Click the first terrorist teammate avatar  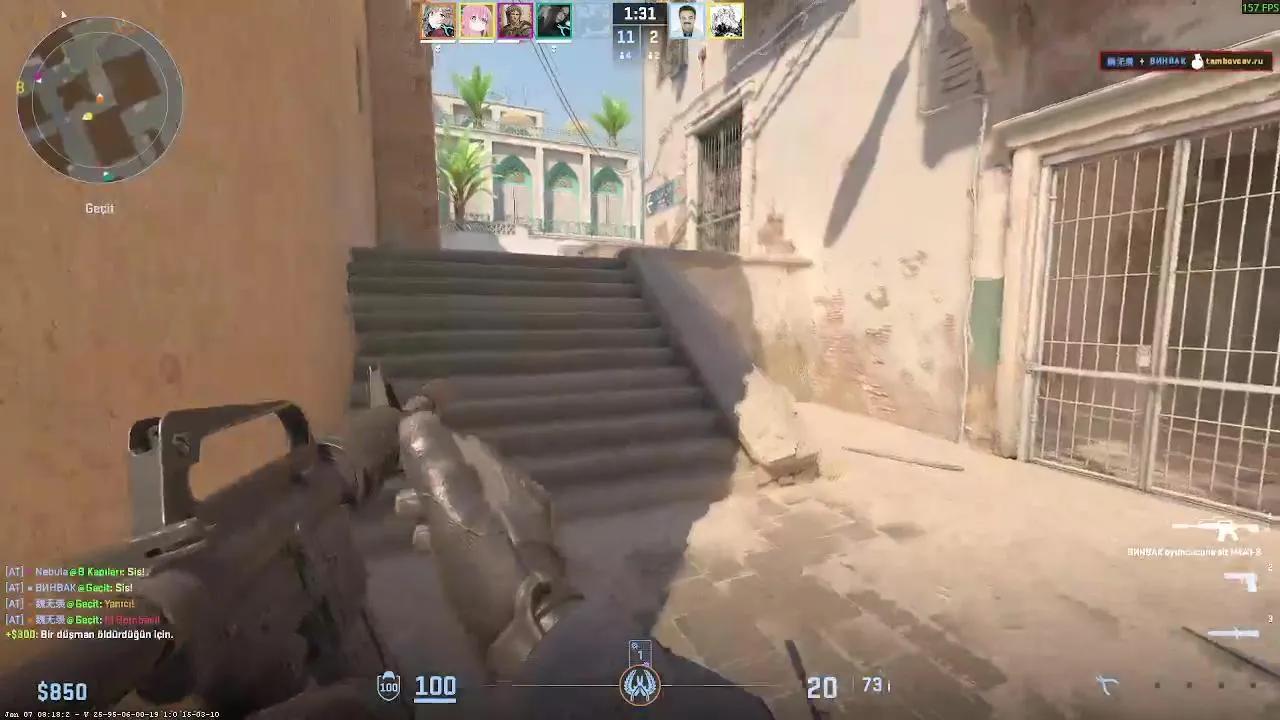438,20
